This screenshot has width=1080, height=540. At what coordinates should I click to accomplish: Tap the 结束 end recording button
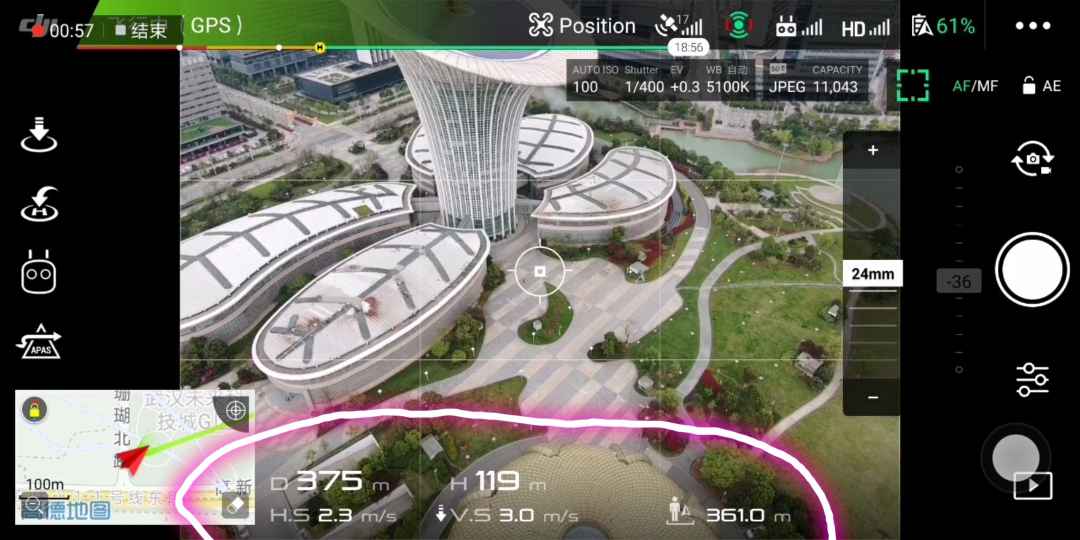141,30
